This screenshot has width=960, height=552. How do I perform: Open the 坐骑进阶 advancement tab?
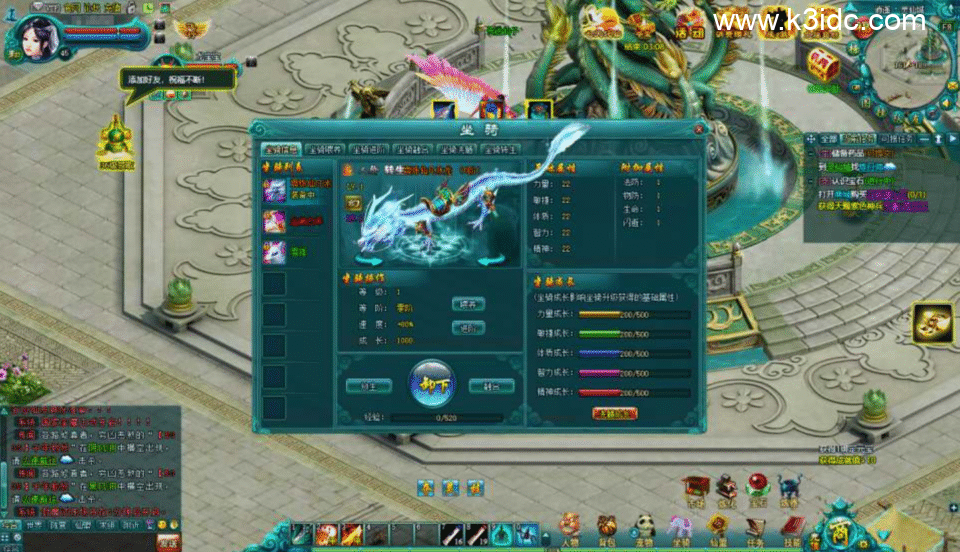tap(370, 149)
